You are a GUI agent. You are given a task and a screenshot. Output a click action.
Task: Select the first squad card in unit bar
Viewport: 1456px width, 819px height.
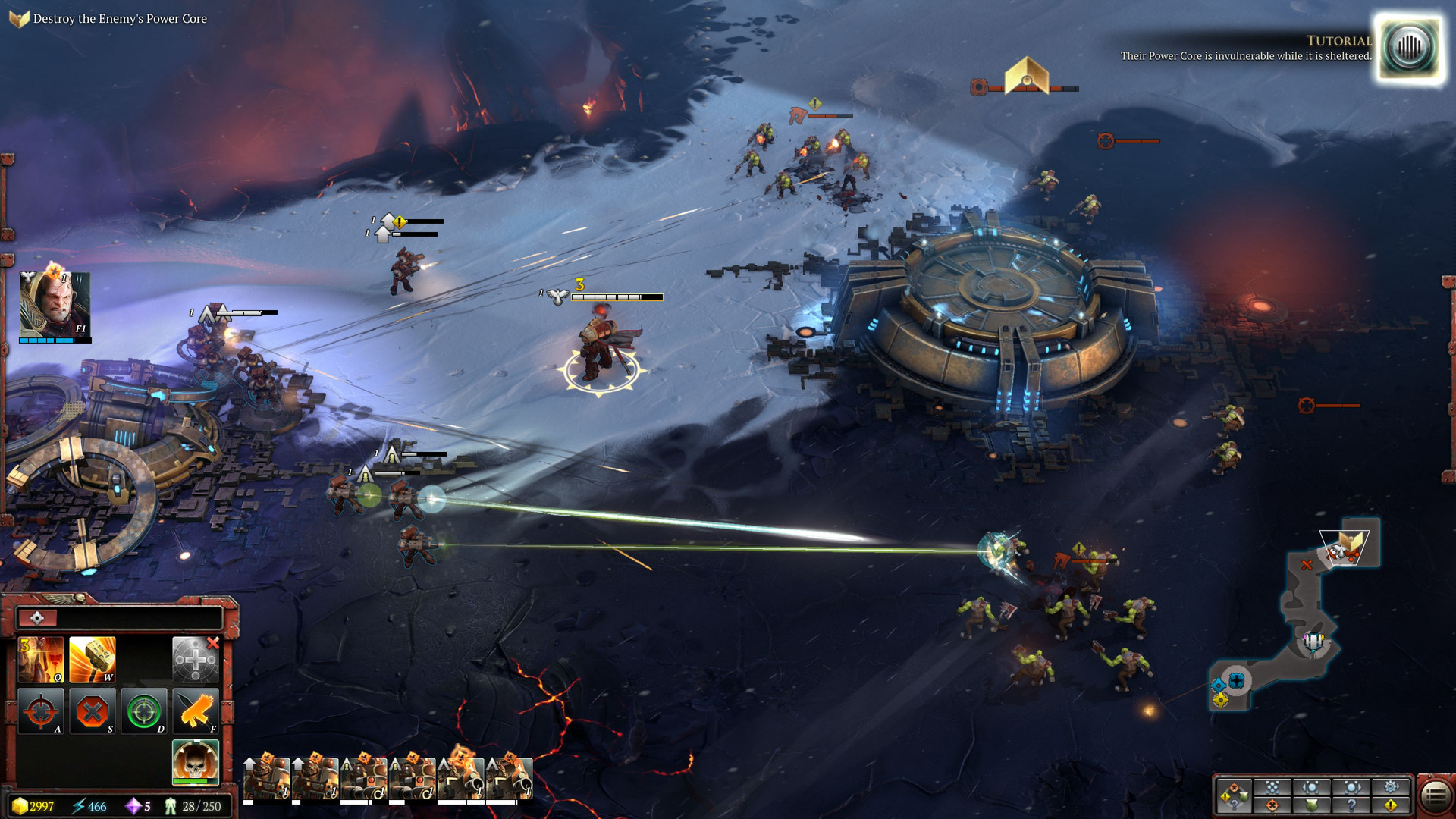(267, 778)
